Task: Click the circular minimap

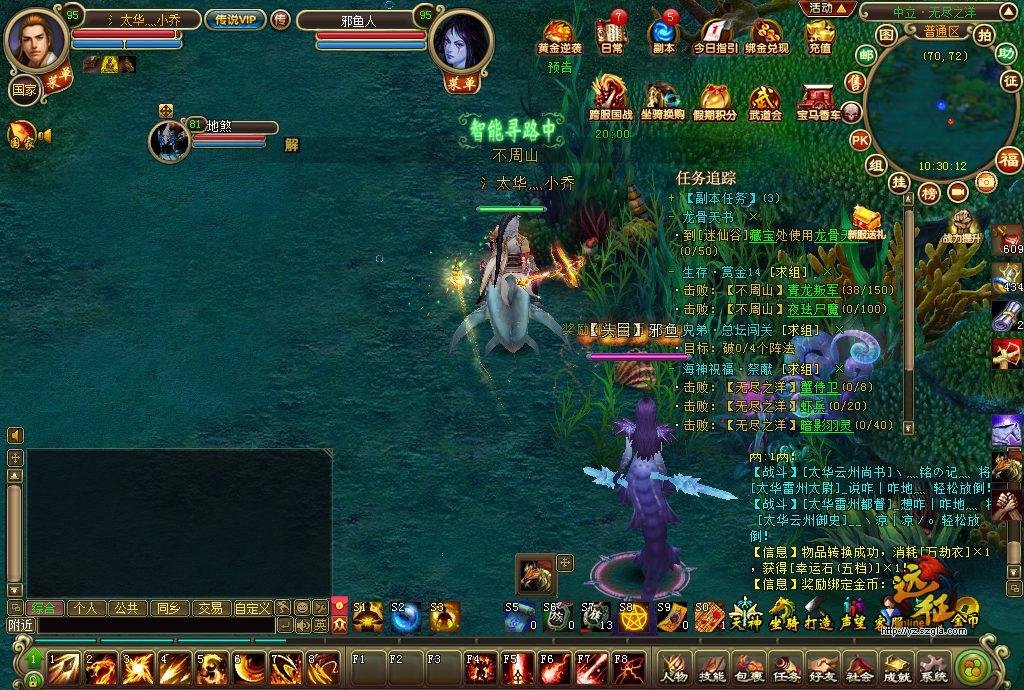Action: click(x=929, y=109)
